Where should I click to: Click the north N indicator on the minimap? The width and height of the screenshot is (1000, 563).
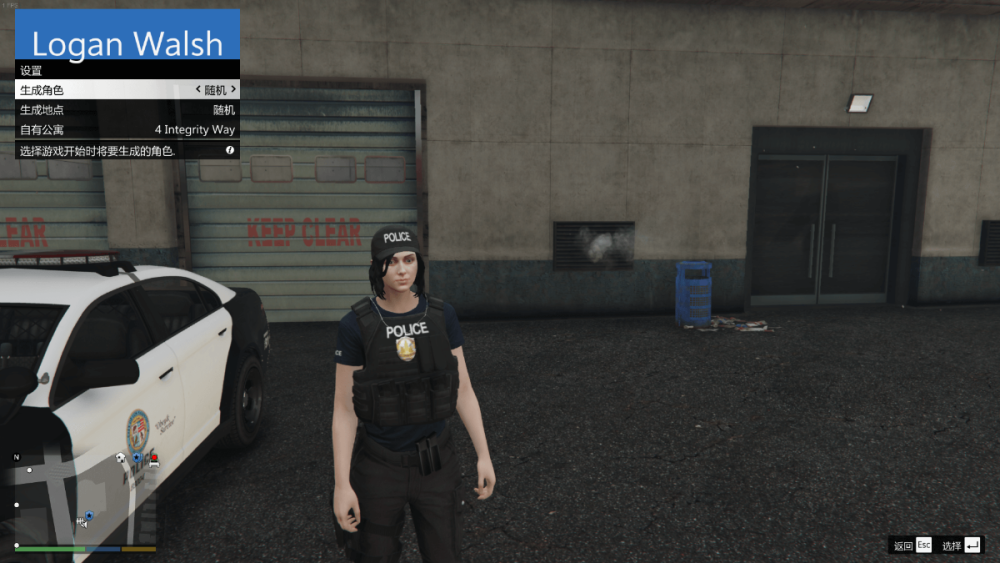pyautogui.click(x=16, y=457)
